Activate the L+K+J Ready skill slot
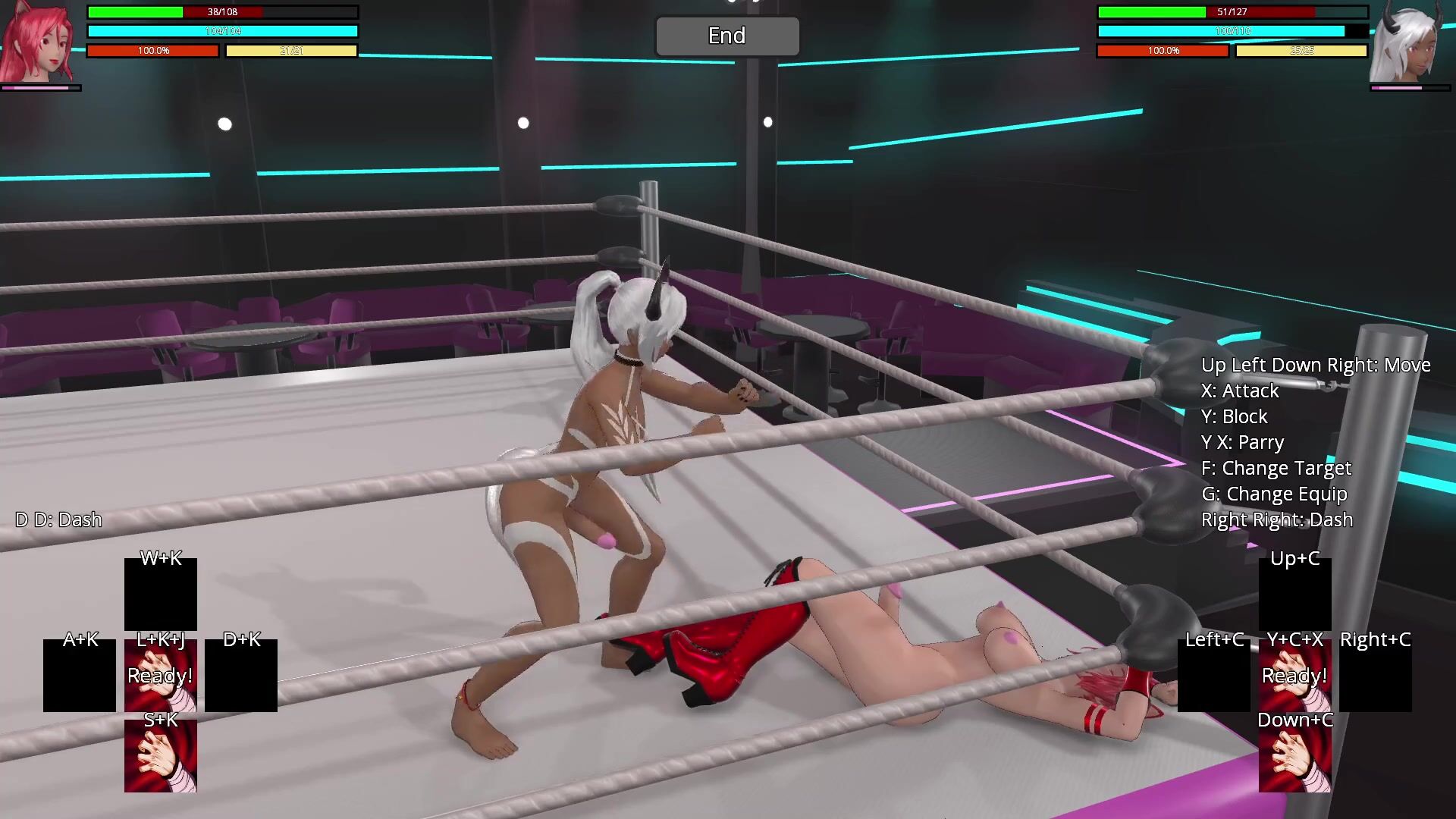This screenshot has height=819, width=1456. pos(161,676)
